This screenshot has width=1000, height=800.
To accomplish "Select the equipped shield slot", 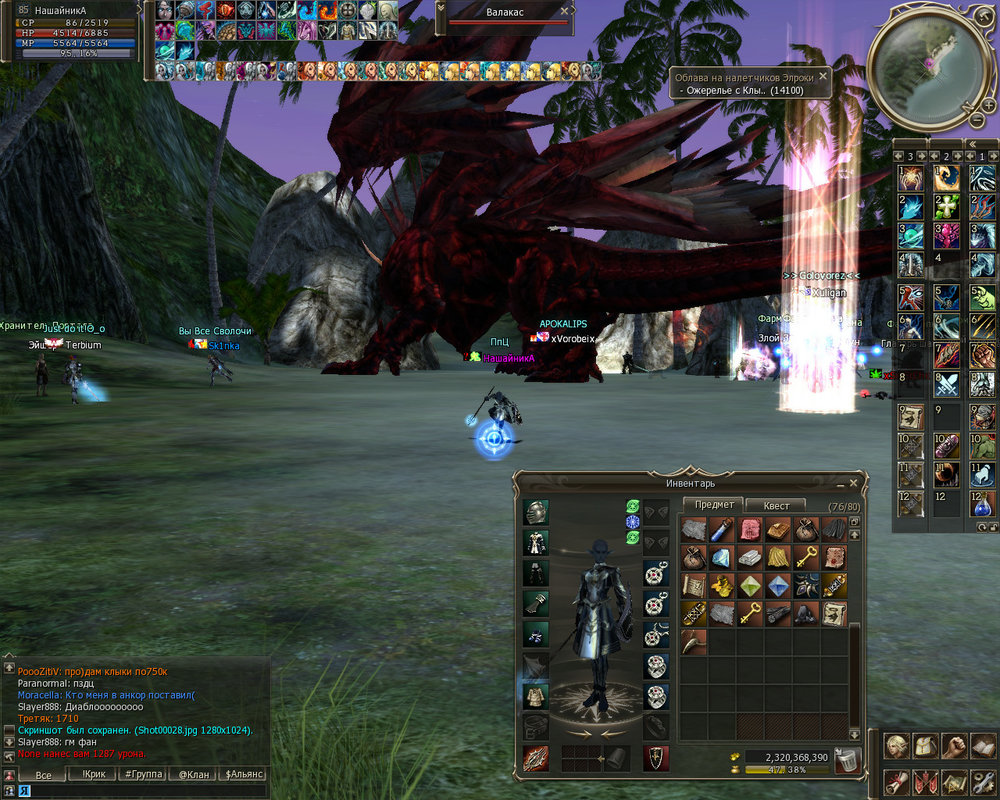I will point(655,758).
